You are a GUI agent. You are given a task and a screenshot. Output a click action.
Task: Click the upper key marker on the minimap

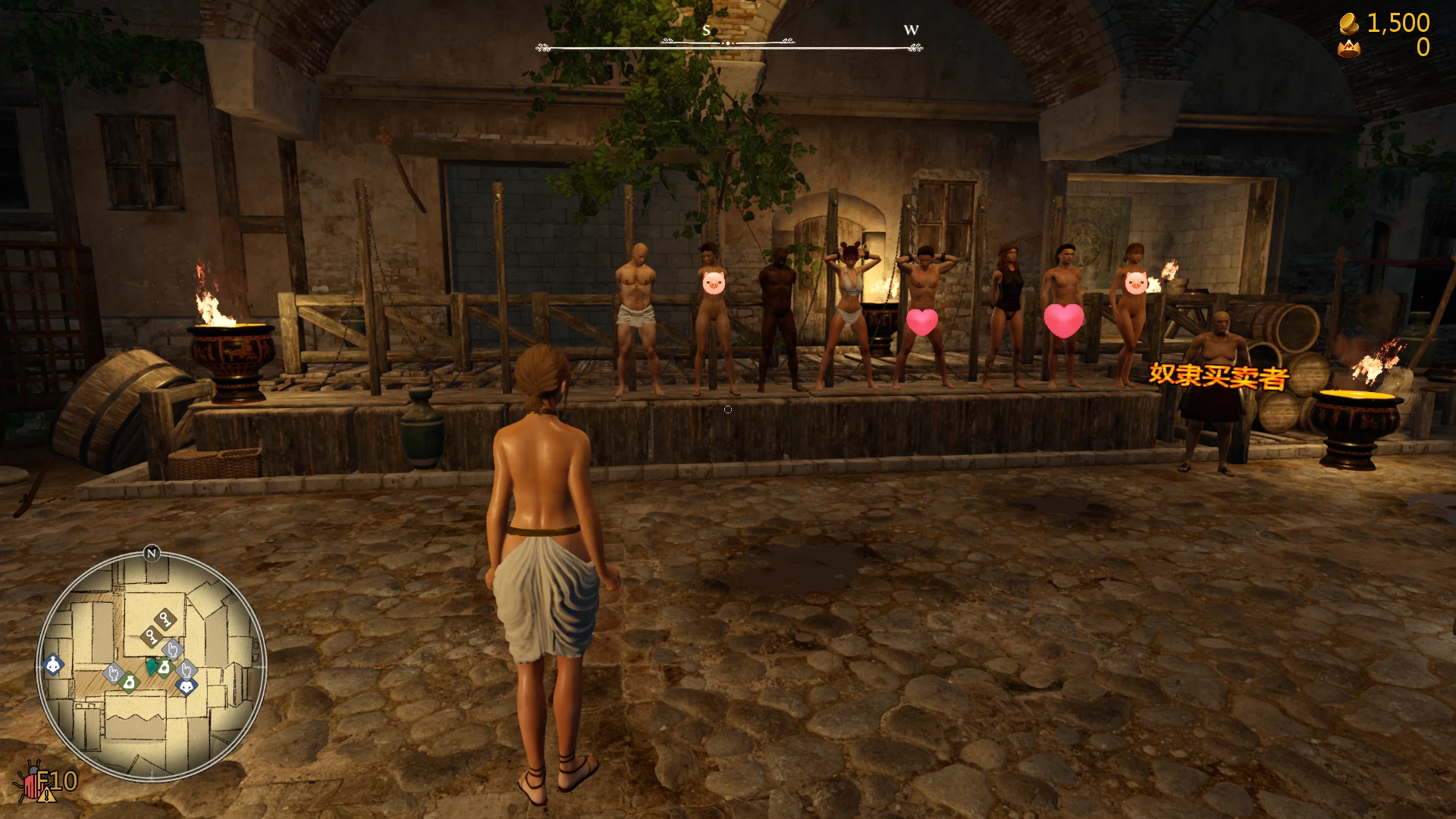click(164, 619)
